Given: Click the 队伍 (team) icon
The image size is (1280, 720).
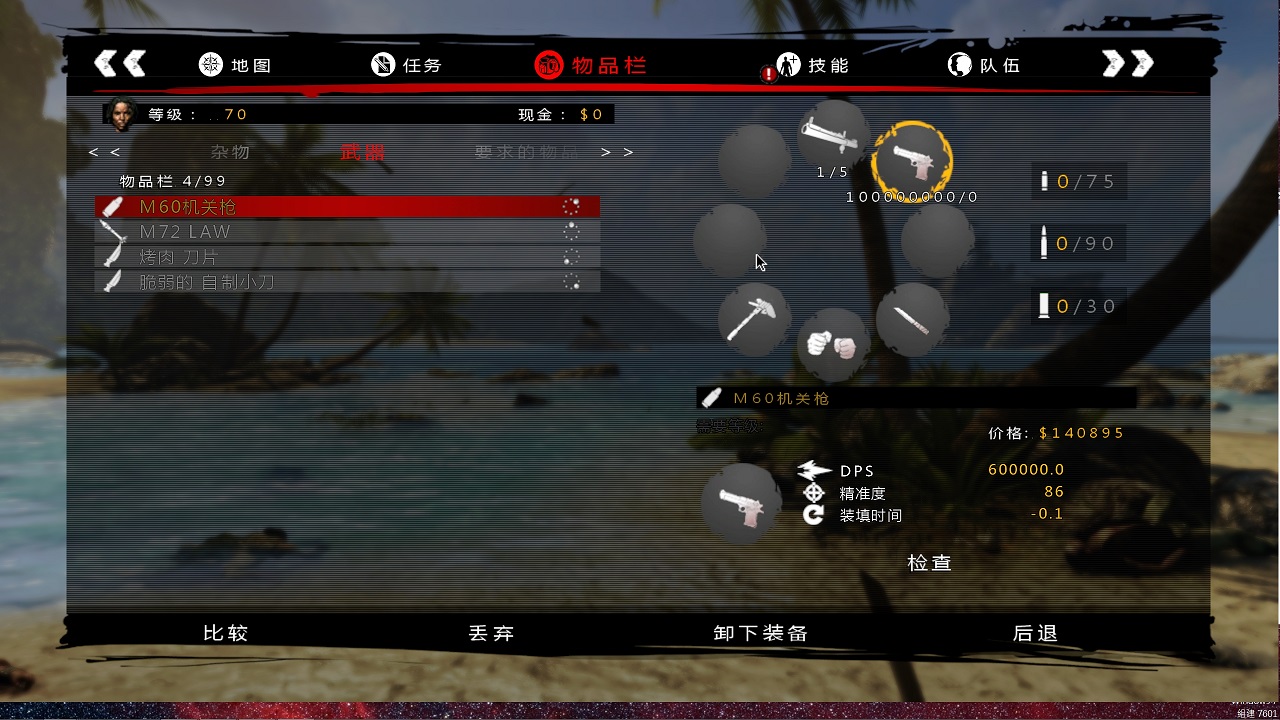Looking at the screenshot, I should coord(958,64).
